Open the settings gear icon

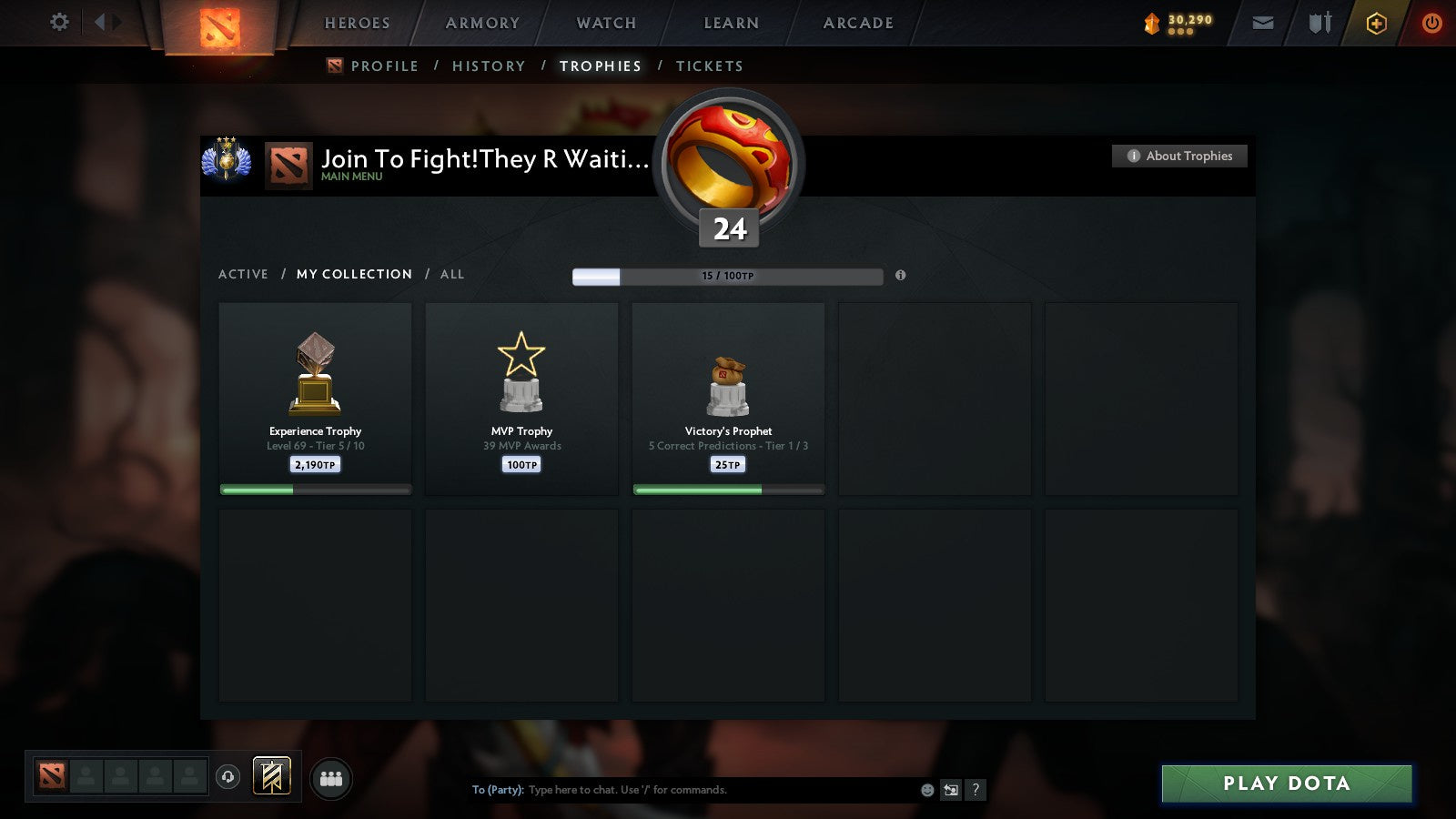(x=59, y=23)
